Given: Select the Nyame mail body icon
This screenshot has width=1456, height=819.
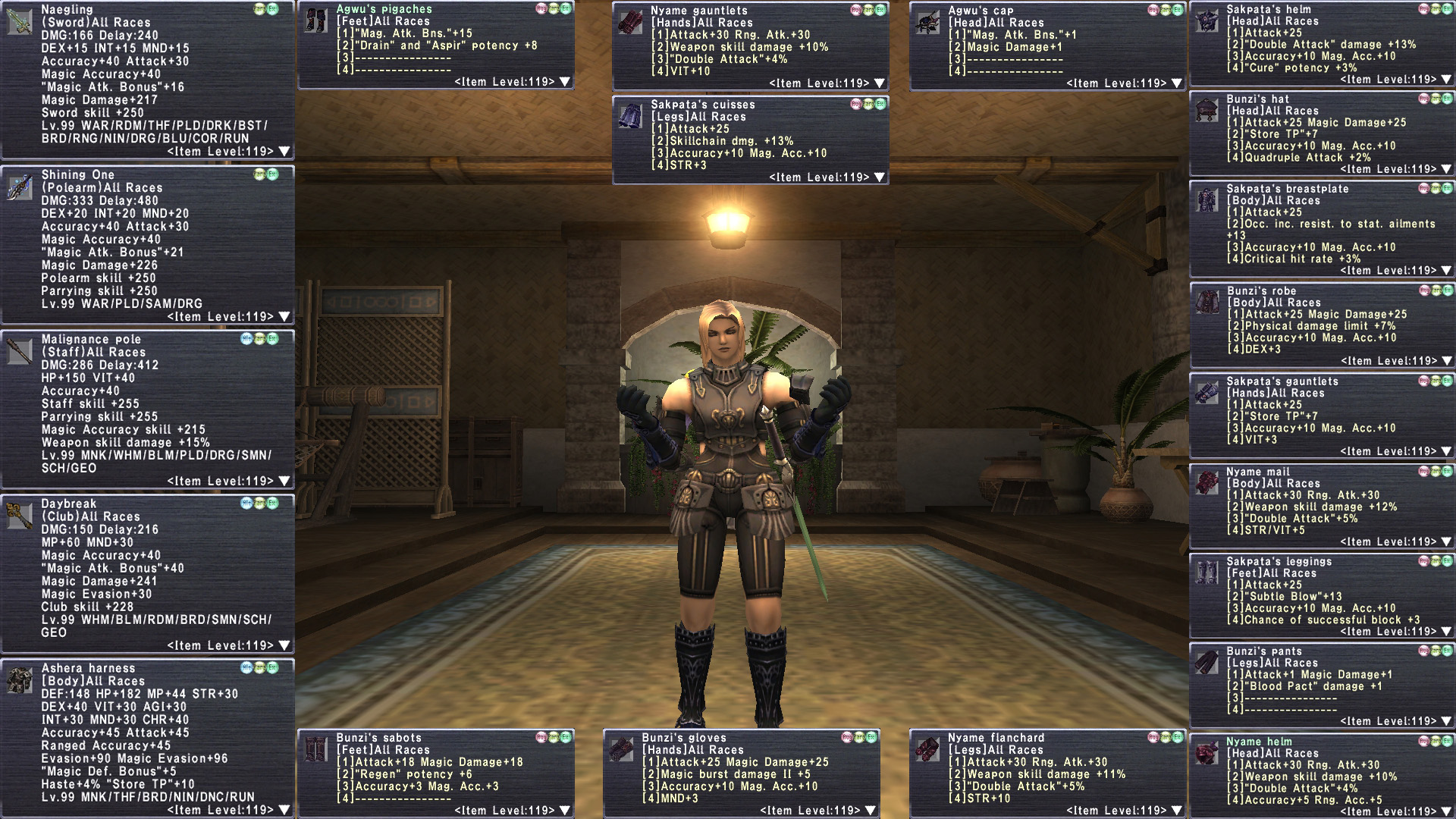Looking at the screenshot, I should click(x=1207, y=483).
